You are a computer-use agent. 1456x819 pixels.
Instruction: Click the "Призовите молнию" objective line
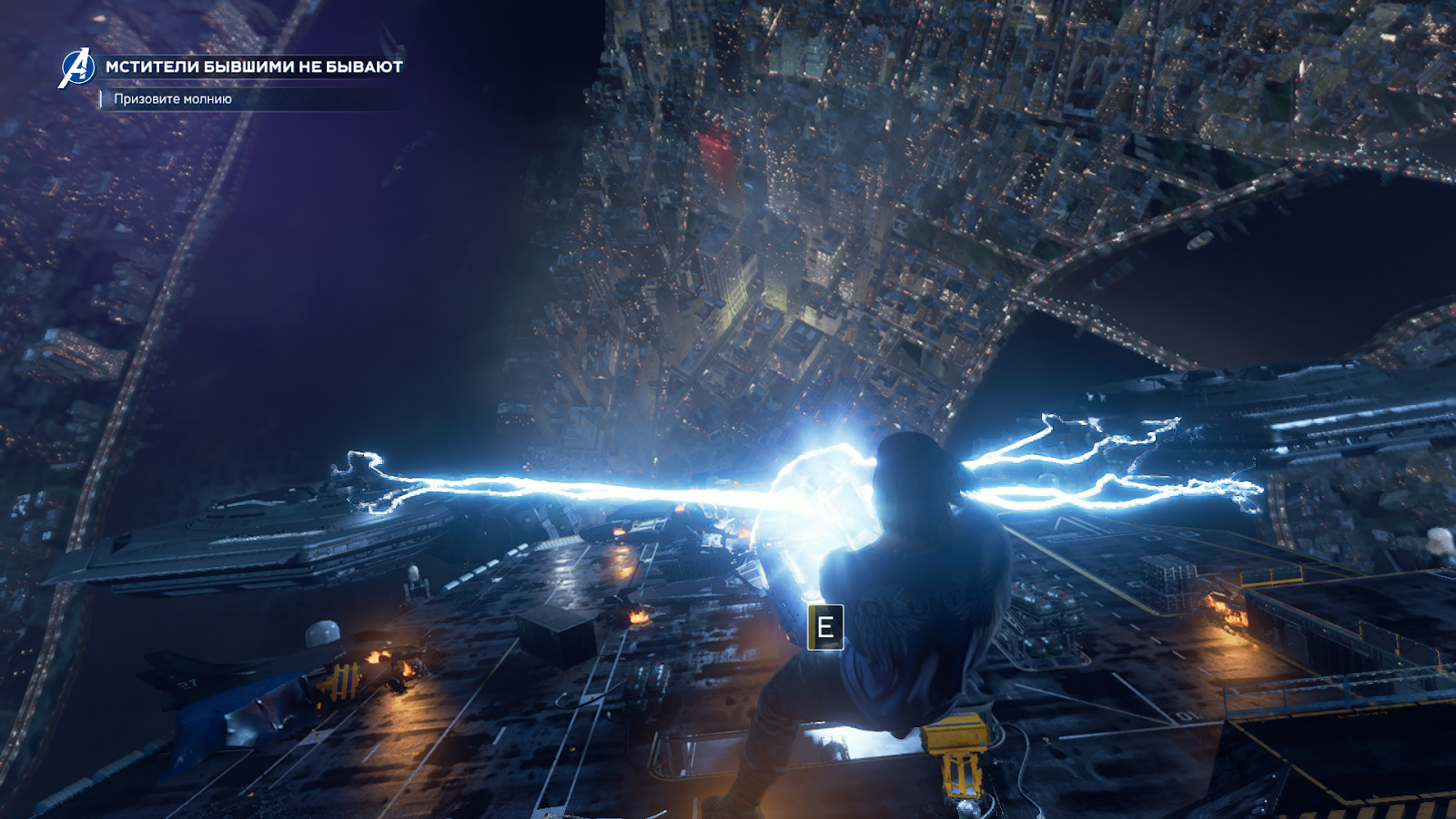(173, 99)
